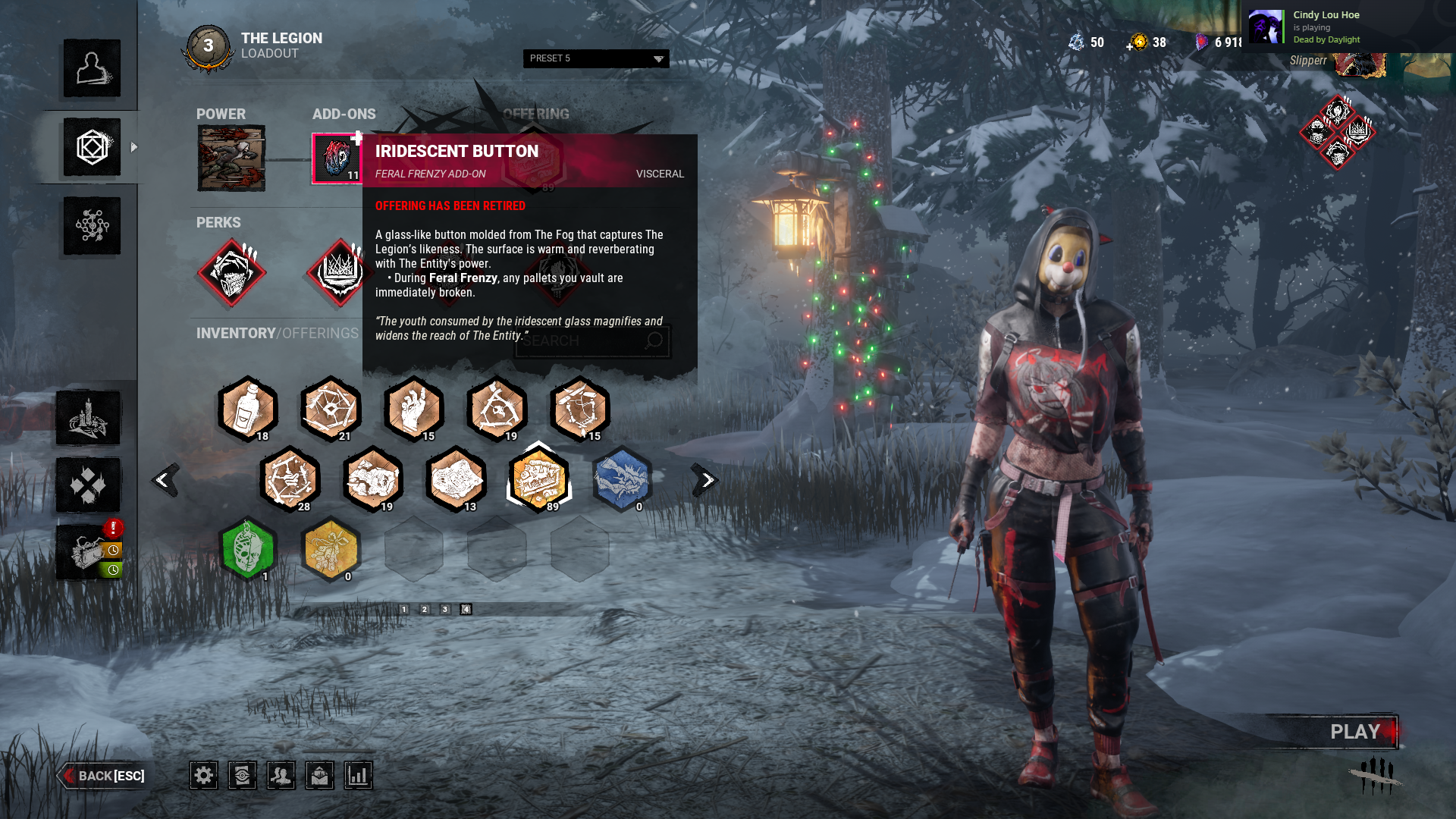Jump to inventory page 1
Image resolution: width=1456 pixels, height=819 pixels.
click(x=404, y=609)
